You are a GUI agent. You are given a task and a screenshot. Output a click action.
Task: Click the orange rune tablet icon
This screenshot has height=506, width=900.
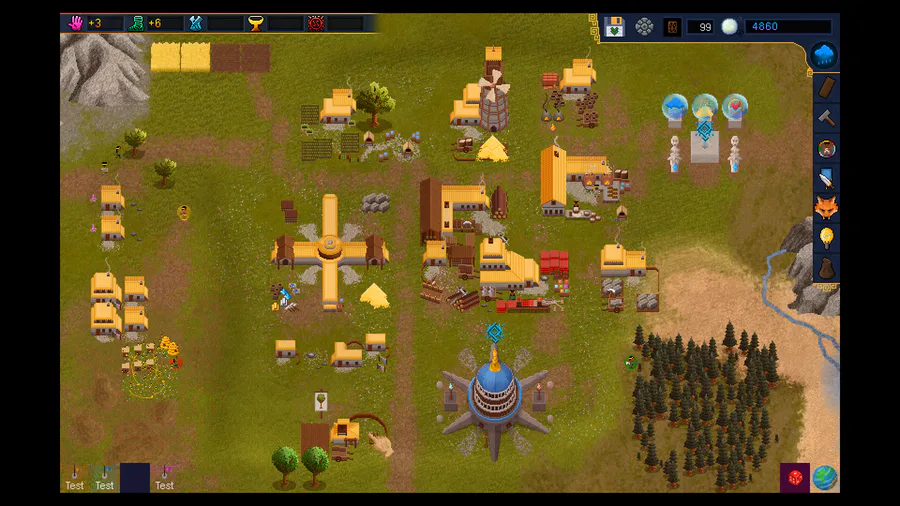(x=673, y=27)
